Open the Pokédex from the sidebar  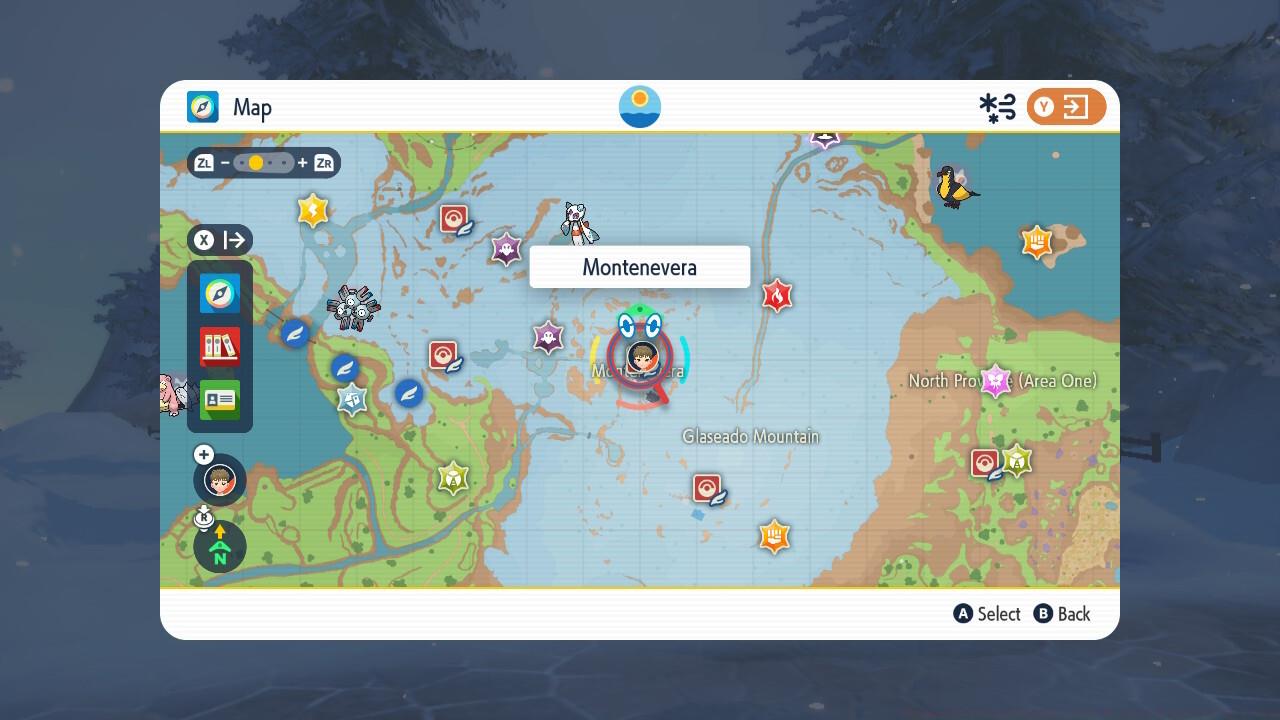click(219, 347)
